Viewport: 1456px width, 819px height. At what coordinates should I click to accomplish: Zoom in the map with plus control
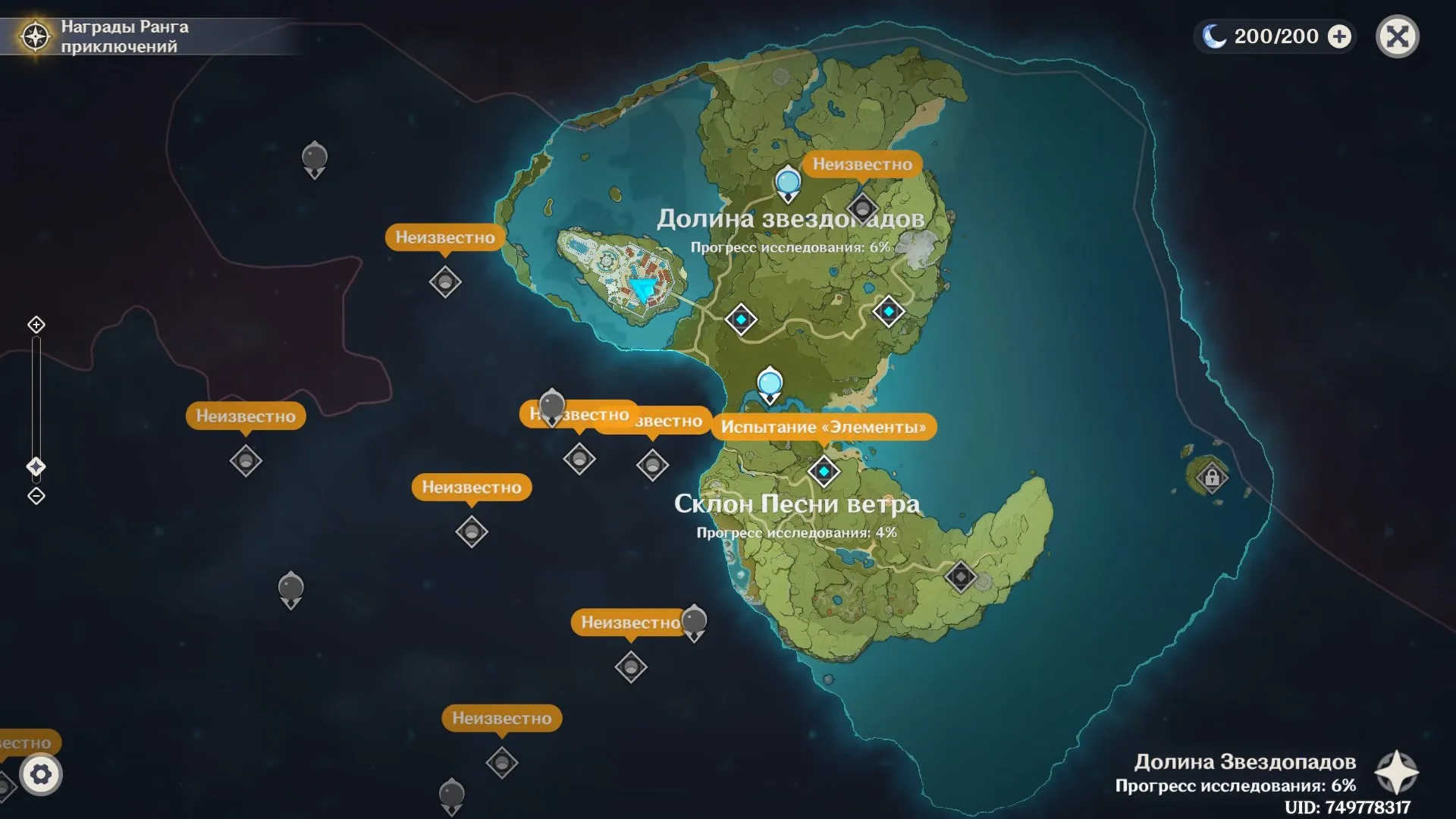click(36, 325)
